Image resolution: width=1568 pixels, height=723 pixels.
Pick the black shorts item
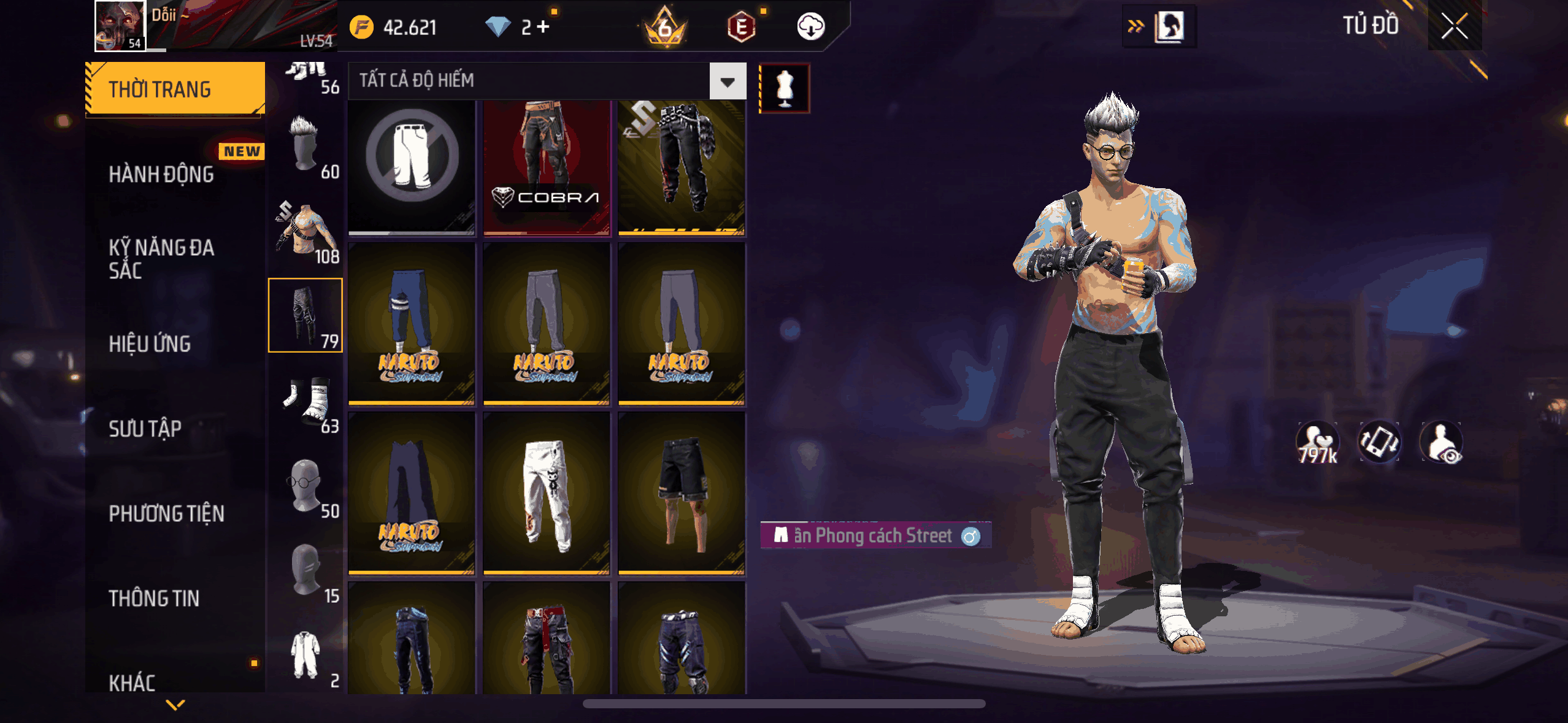tap(682, 494)
